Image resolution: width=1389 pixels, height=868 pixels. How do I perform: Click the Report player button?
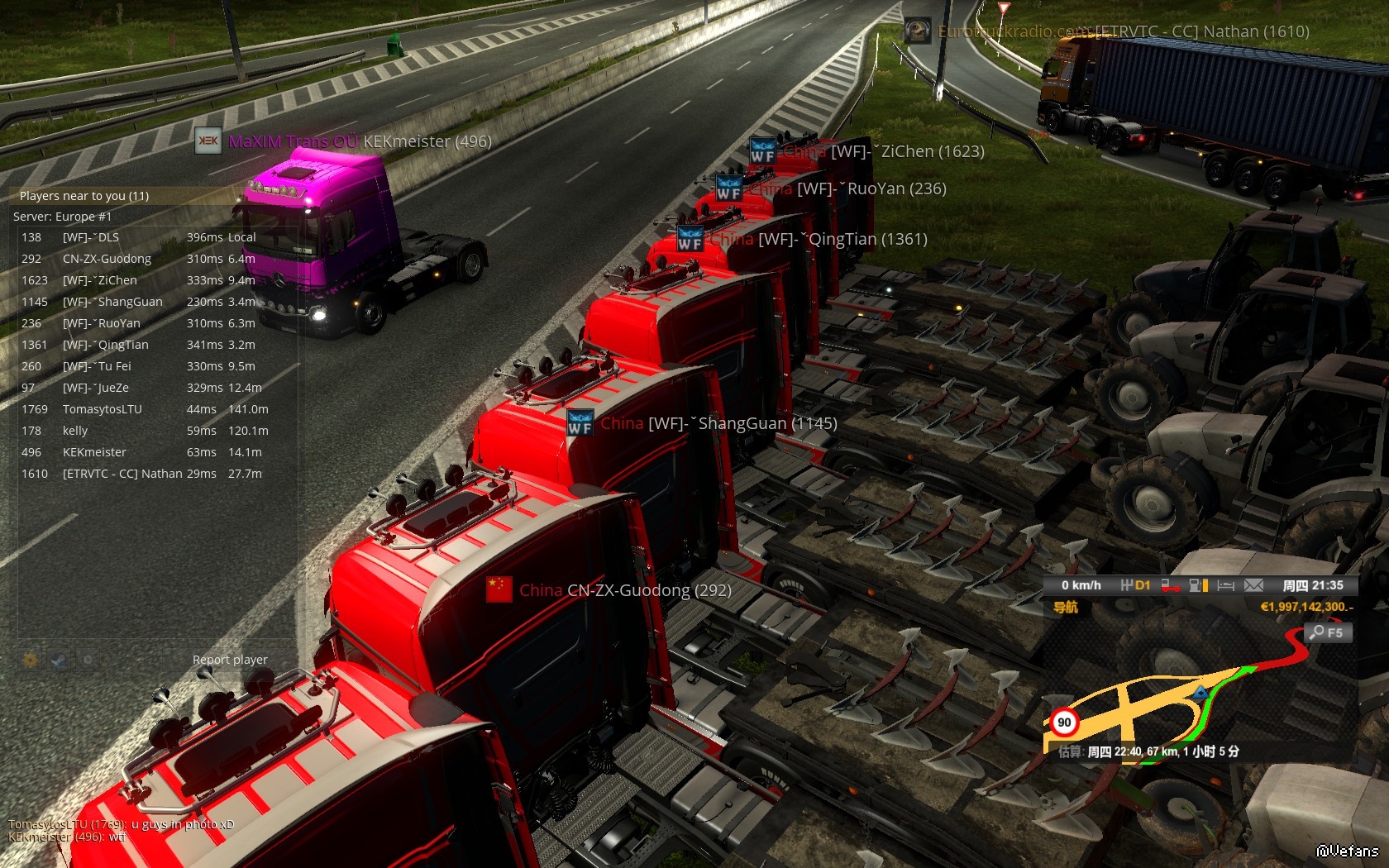click(x=230, y=660)
